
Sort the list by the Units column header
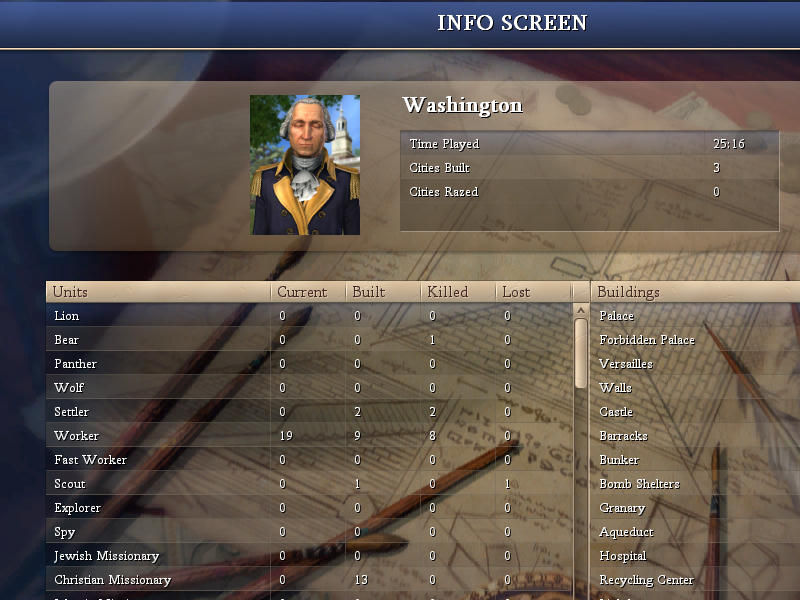(x=158, y=292)
